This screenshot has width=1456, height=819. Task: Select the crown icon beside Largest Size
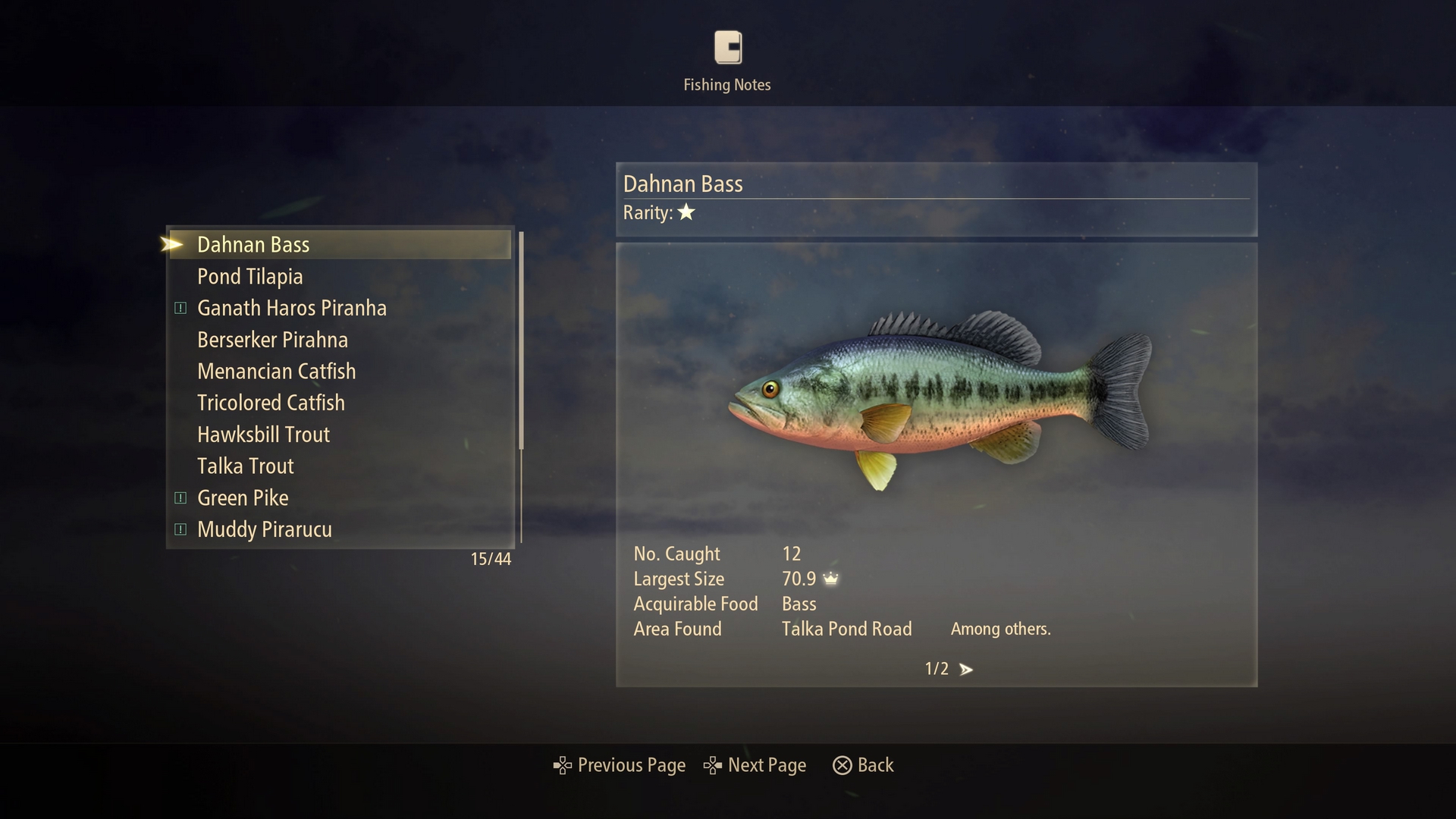tap(831, 579)
